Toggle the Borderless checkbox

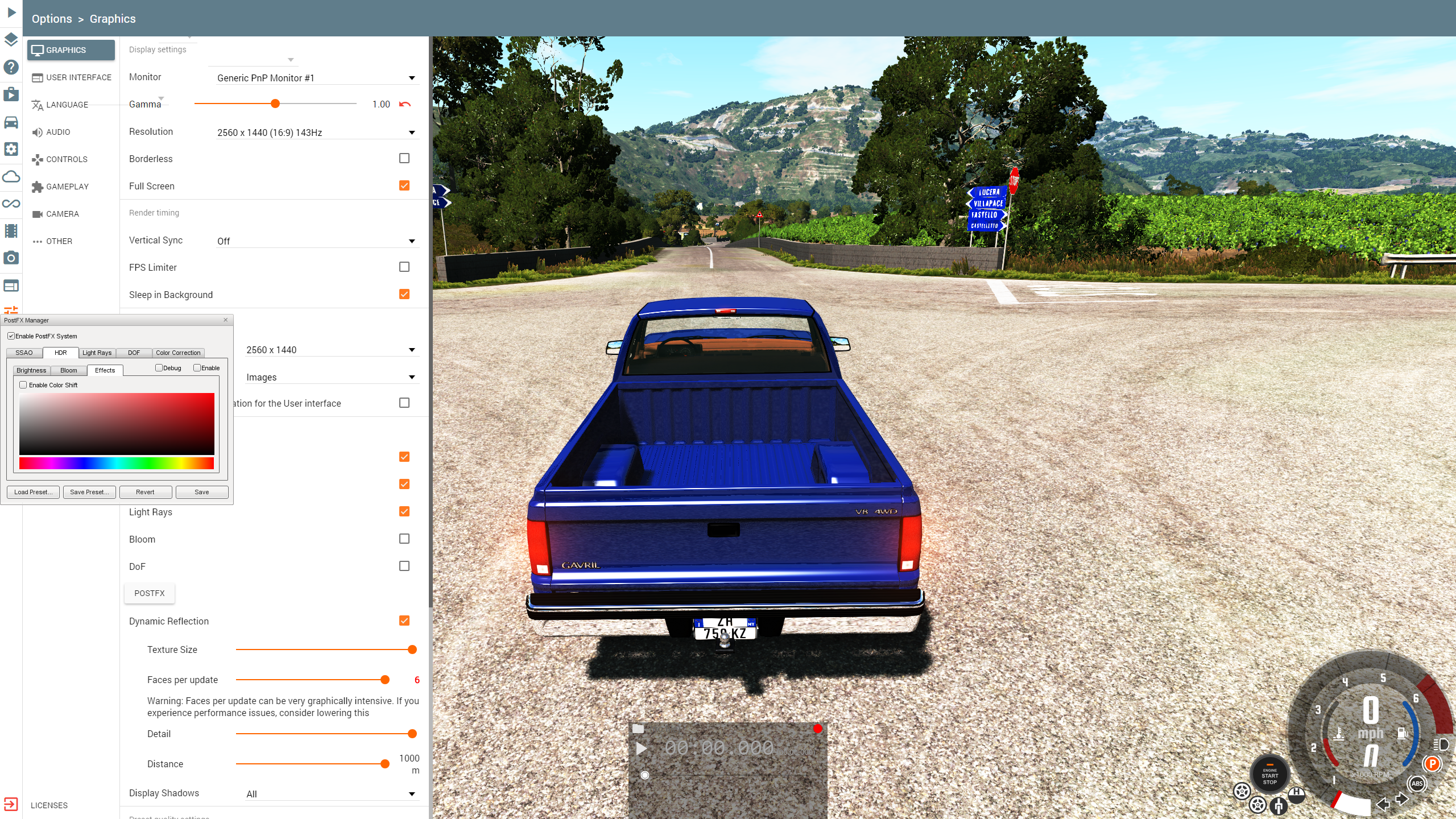tap(404, 158)
